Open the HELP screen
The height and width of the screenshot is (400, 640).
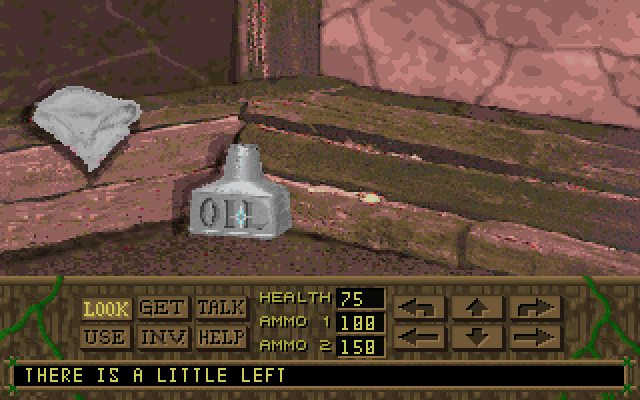pos(221,337)
